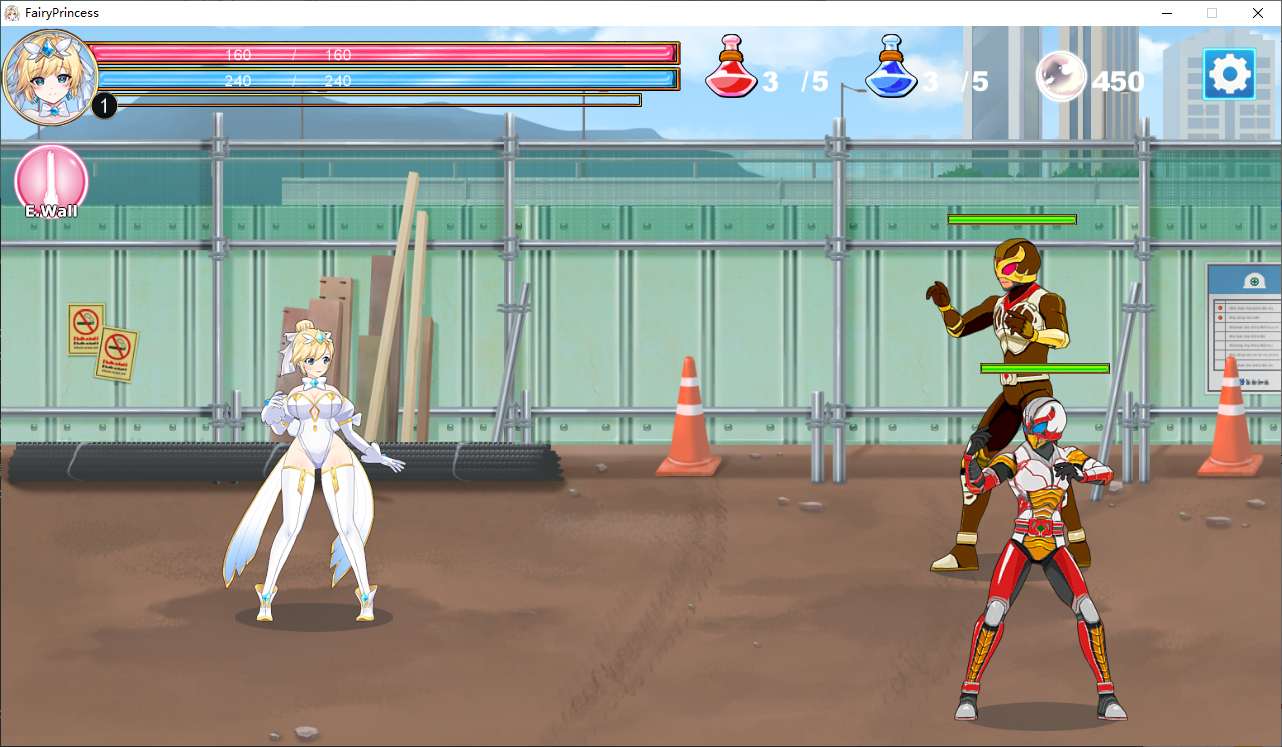Open the settings gear panel

coord(1229,72)
